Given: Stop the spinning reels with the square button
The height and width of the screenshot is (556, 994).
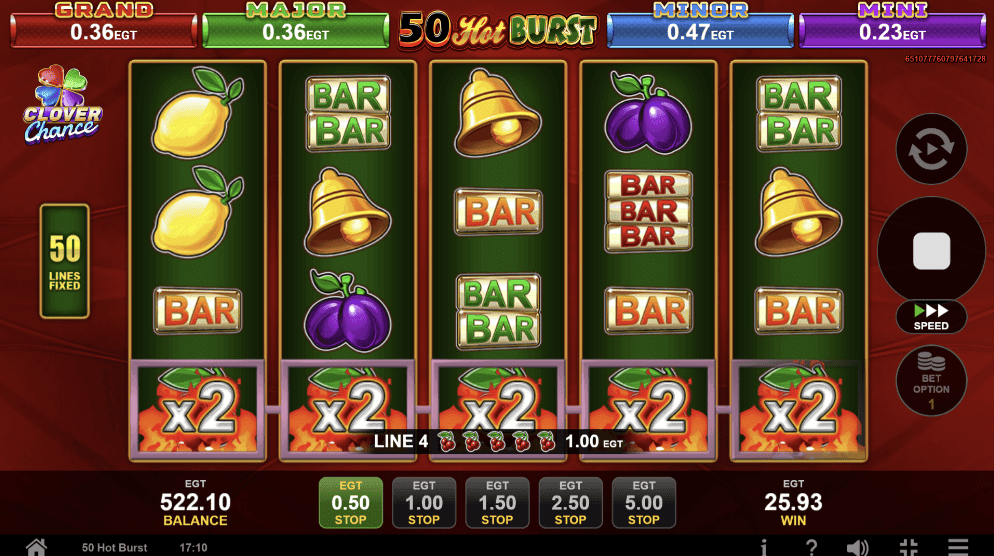Looking at the screenshot, I should click(x=931, y=250).
